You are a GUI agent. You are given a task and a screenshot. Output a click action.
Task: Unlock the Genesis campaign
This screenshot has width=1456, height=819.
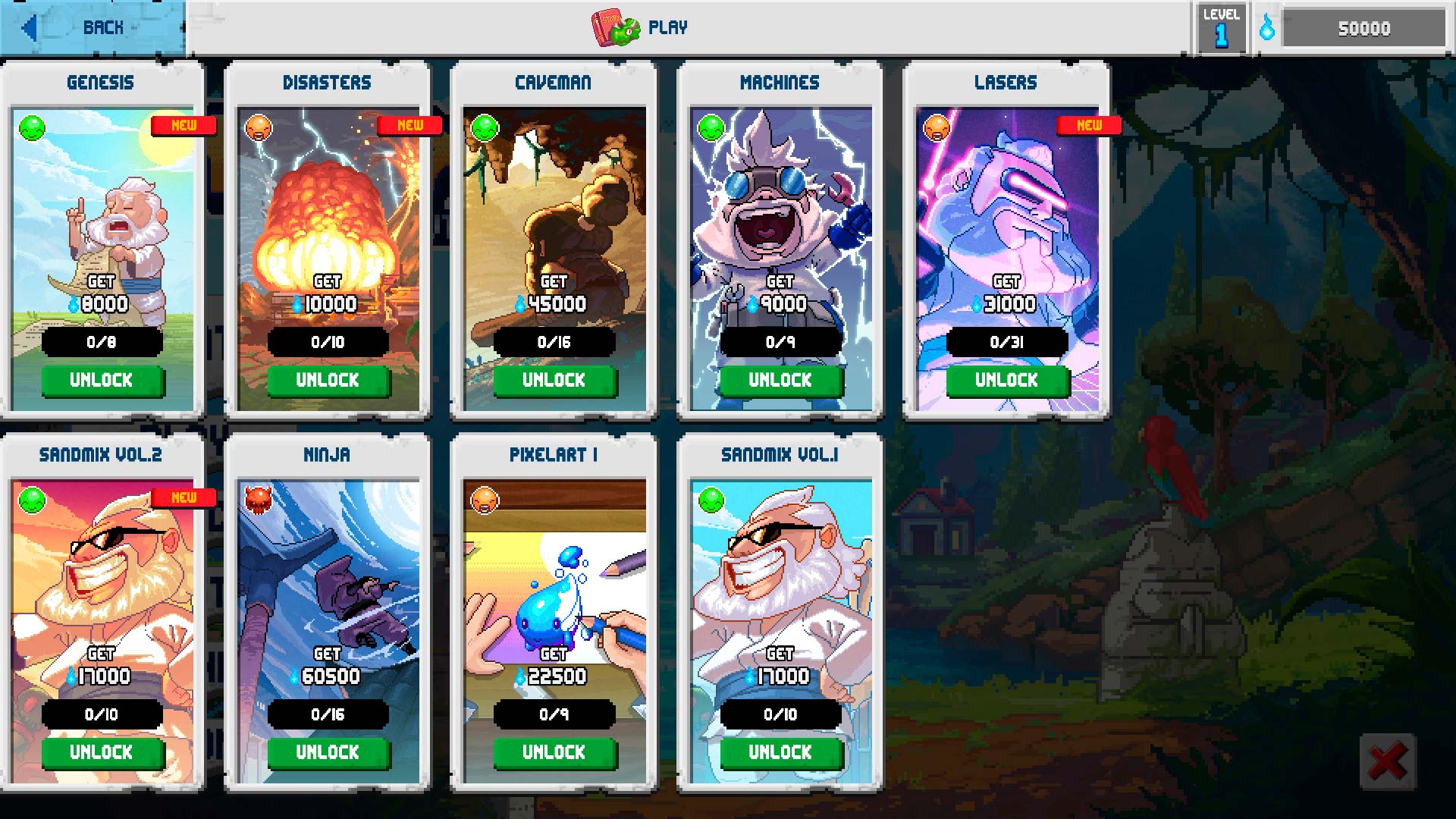coord(102,380)
